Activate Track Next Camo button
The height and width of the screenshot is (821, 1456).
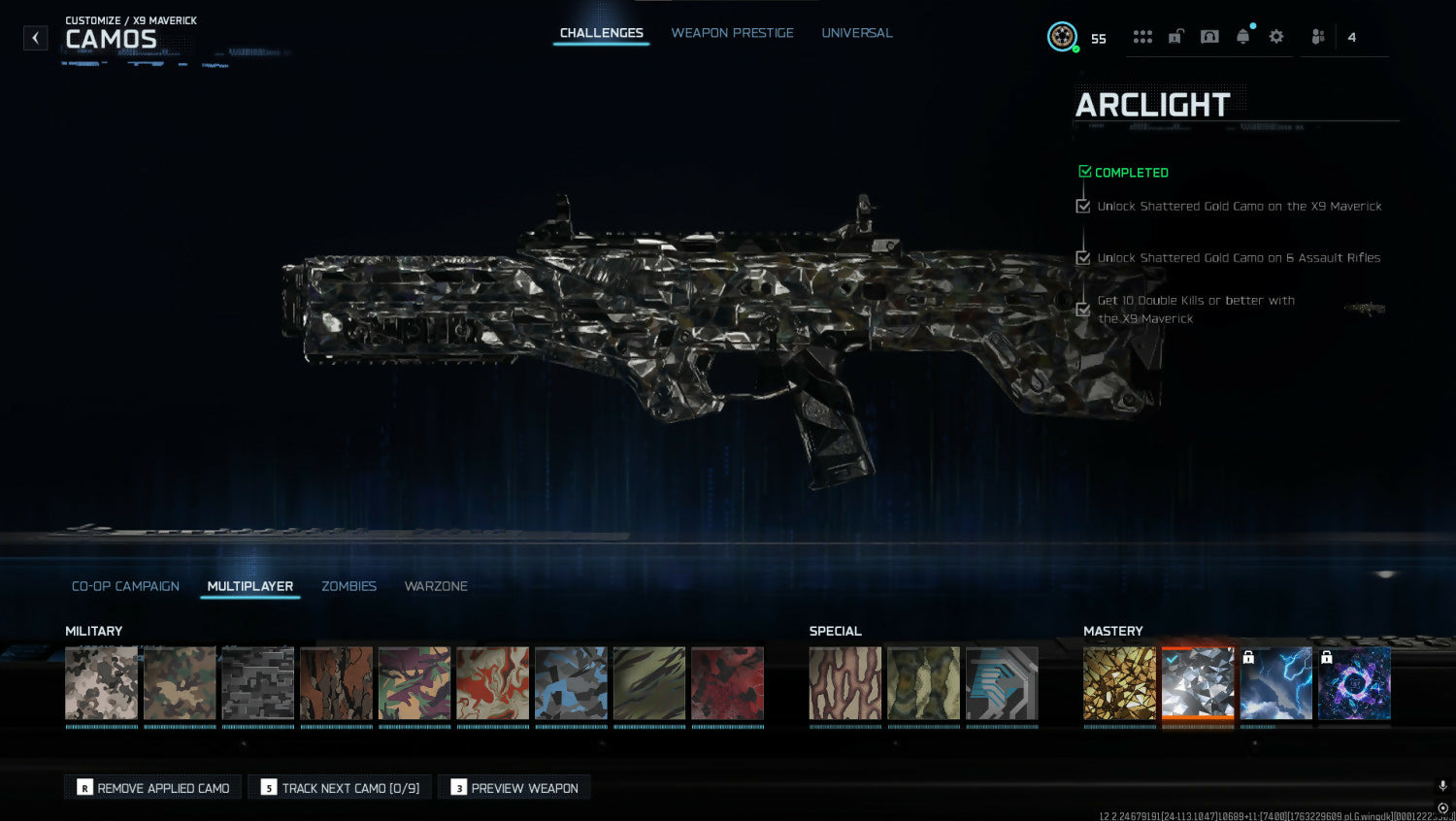tap(340, 788)
